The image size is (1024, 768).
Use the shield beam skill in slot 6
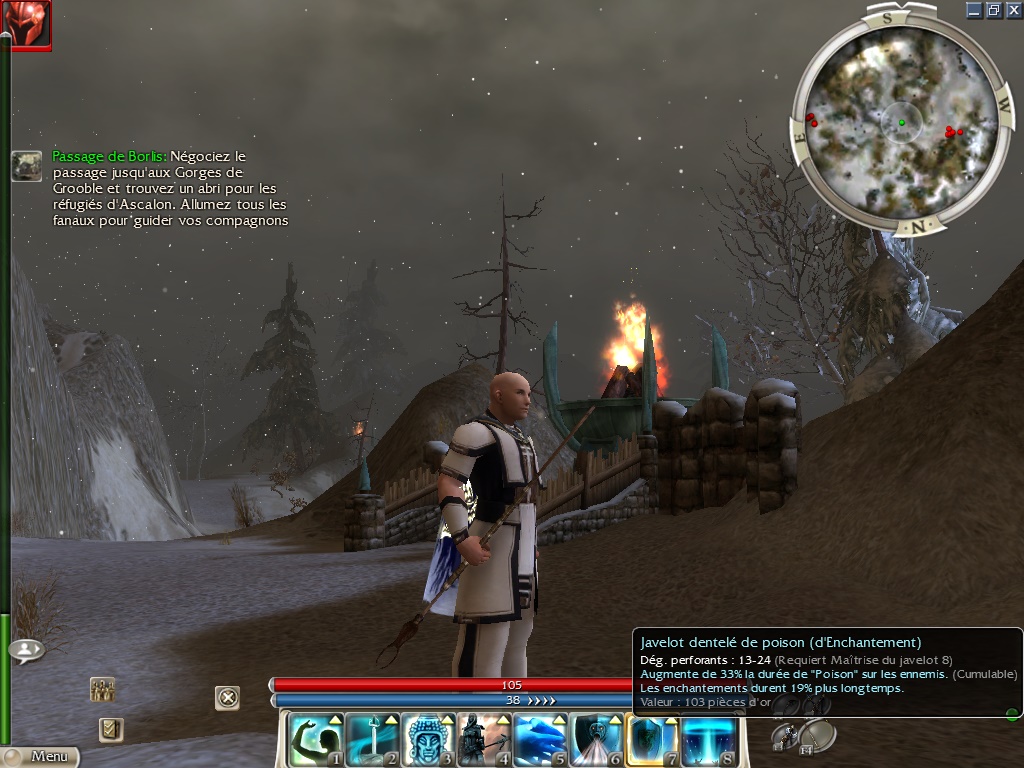point(597,740)
